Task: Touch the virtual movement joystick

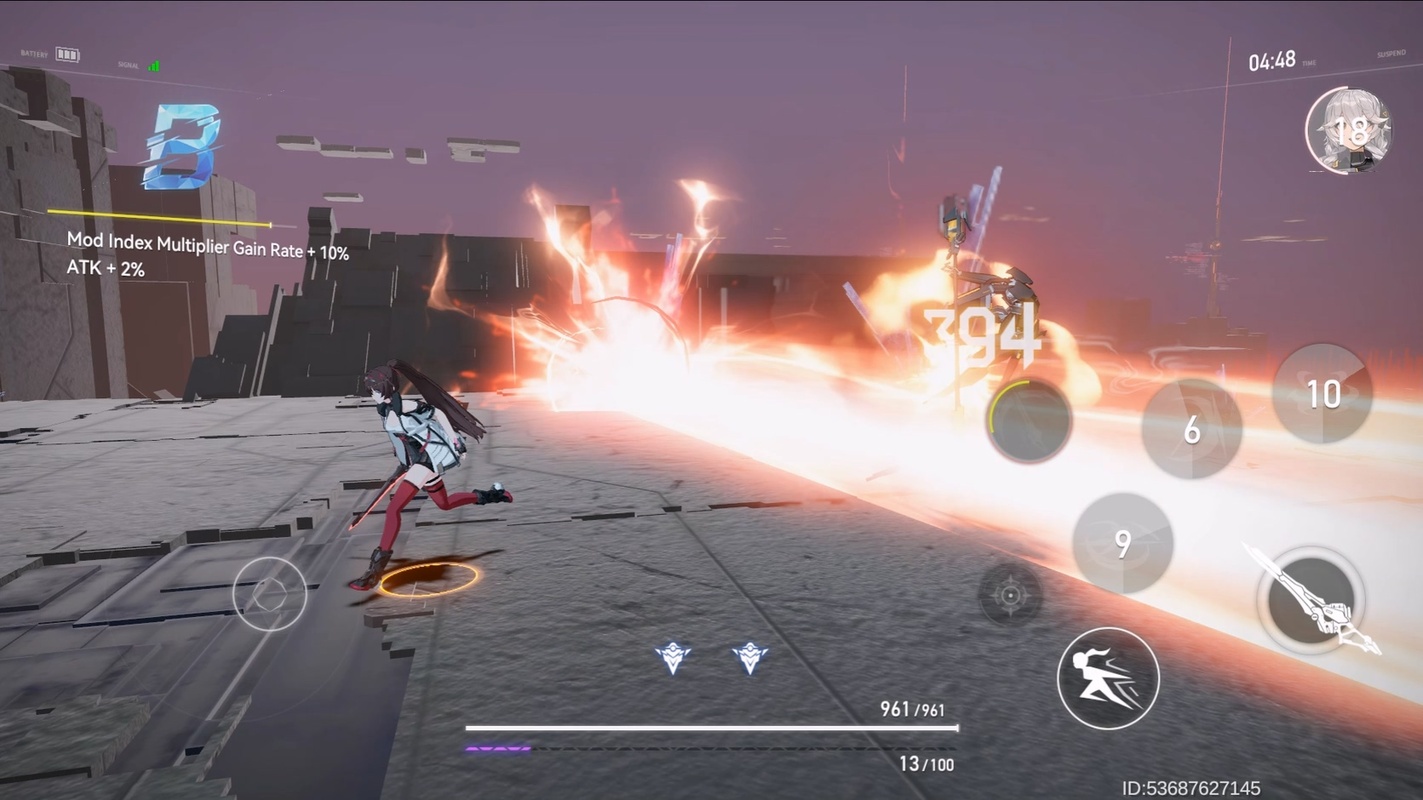Action: 270,593
